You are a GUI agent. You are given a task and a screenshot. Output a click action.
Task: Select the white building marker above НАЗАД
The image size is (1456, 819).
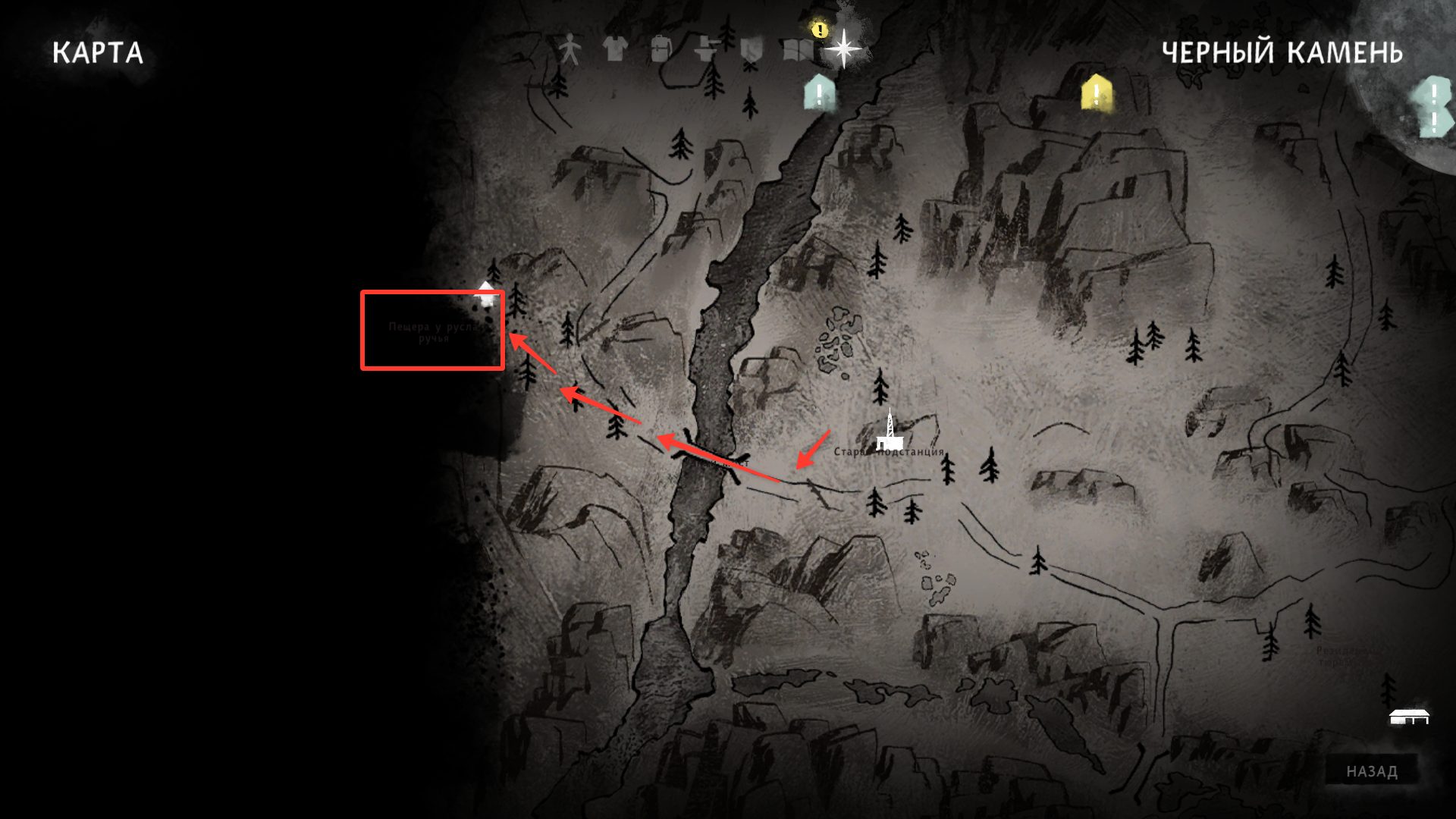(1410, 716)
